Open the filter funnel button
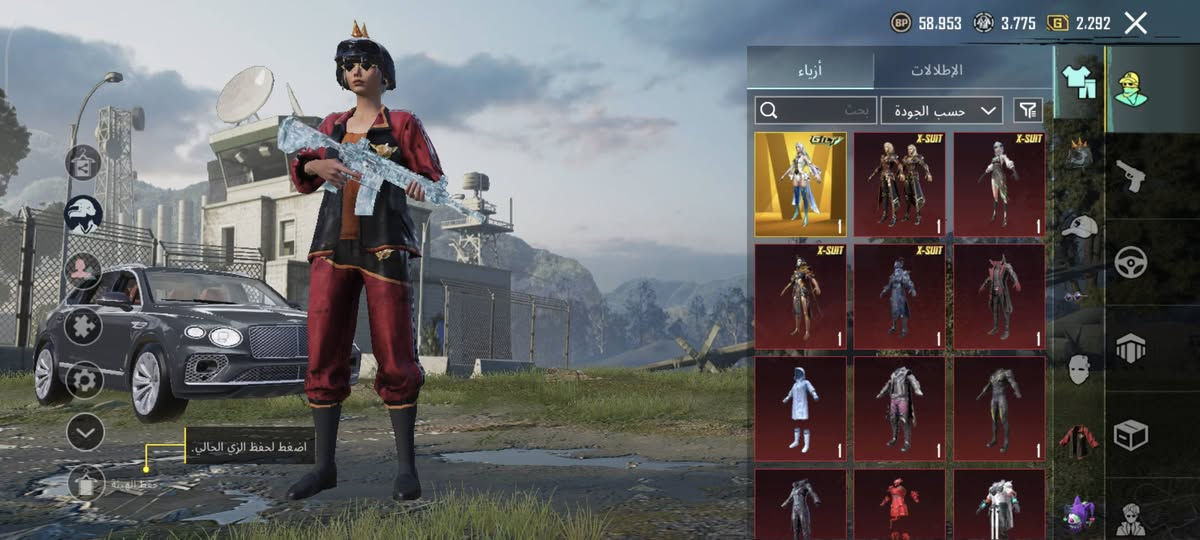Viewport: 1200px width, 540px height. (x=1027, y=110)
